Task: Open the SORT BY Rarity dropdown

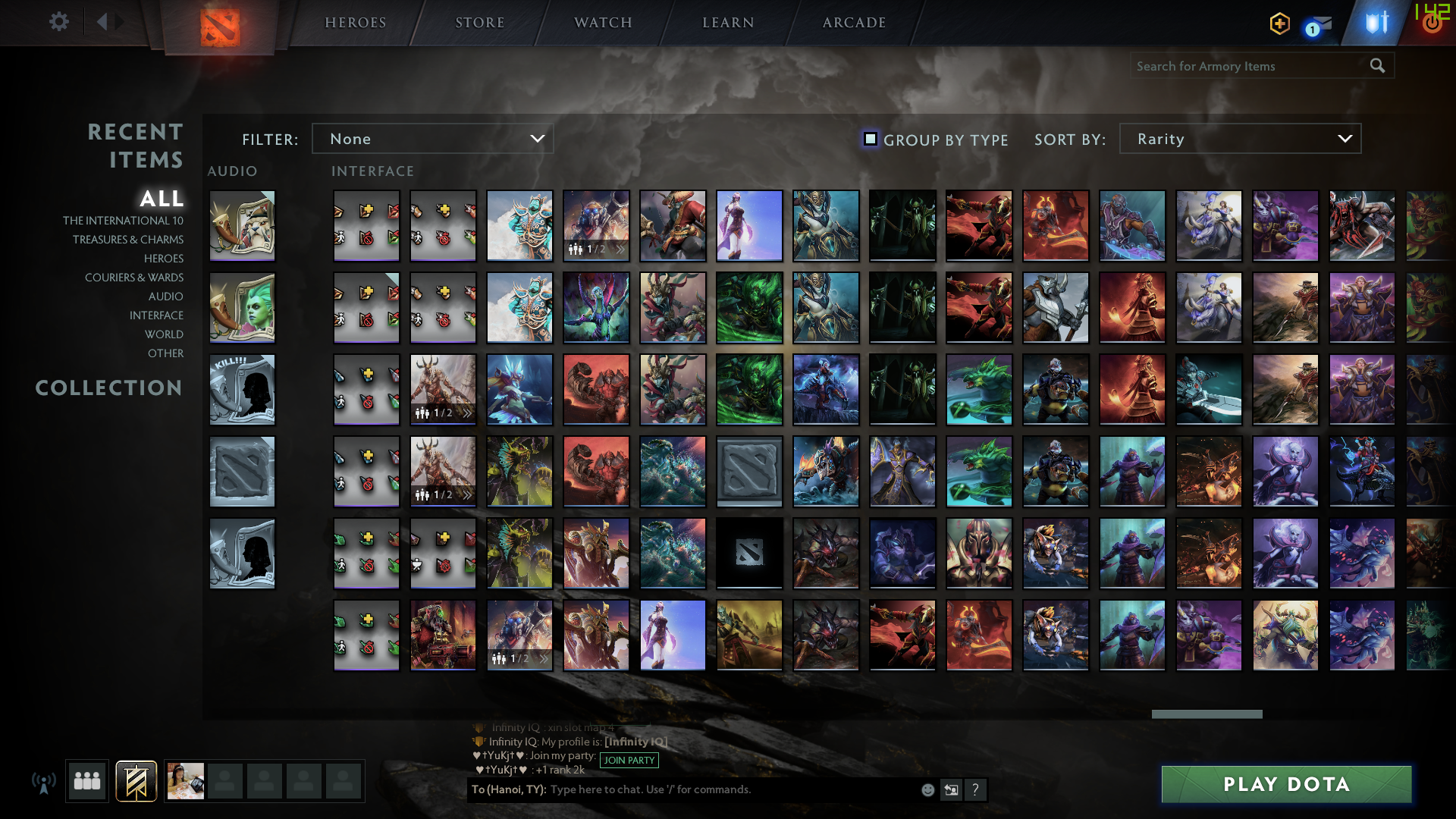Action: coord(1239,139)
